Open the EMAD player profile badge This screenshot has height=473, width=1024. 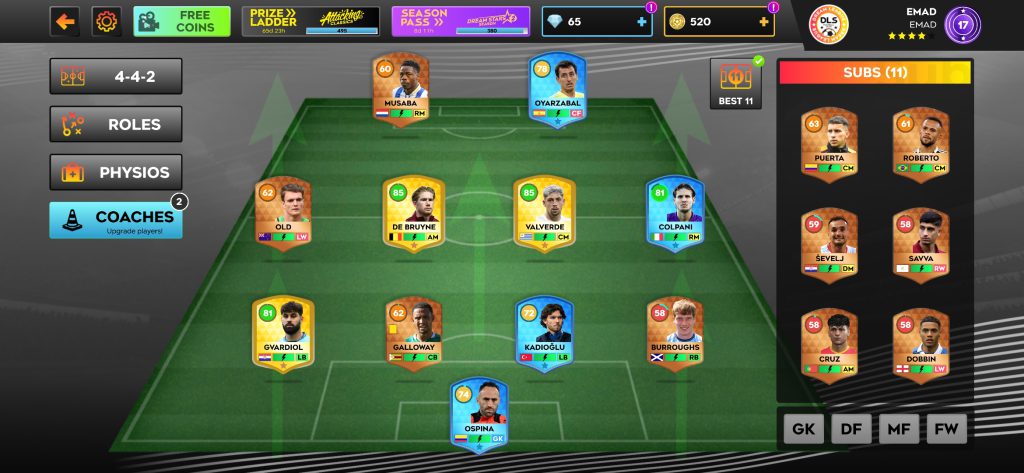[x=962, y=23]
